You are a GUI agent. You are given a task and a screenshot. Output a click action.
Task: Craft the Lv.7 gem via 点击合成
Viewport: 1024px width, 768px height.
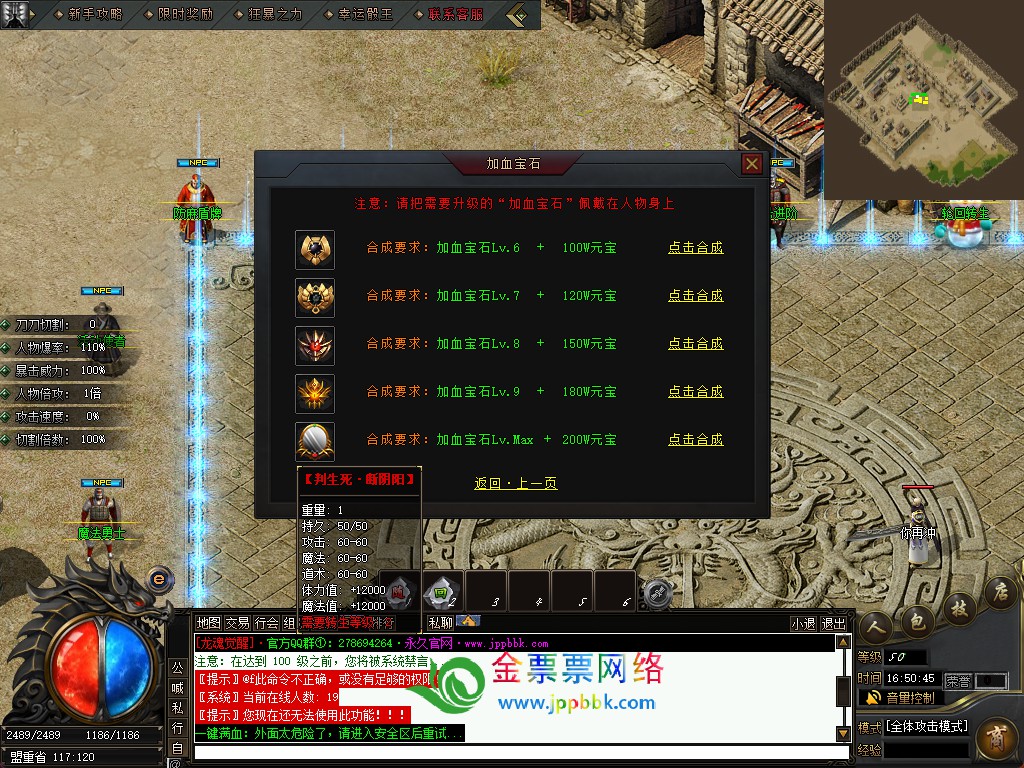[695, 296]
